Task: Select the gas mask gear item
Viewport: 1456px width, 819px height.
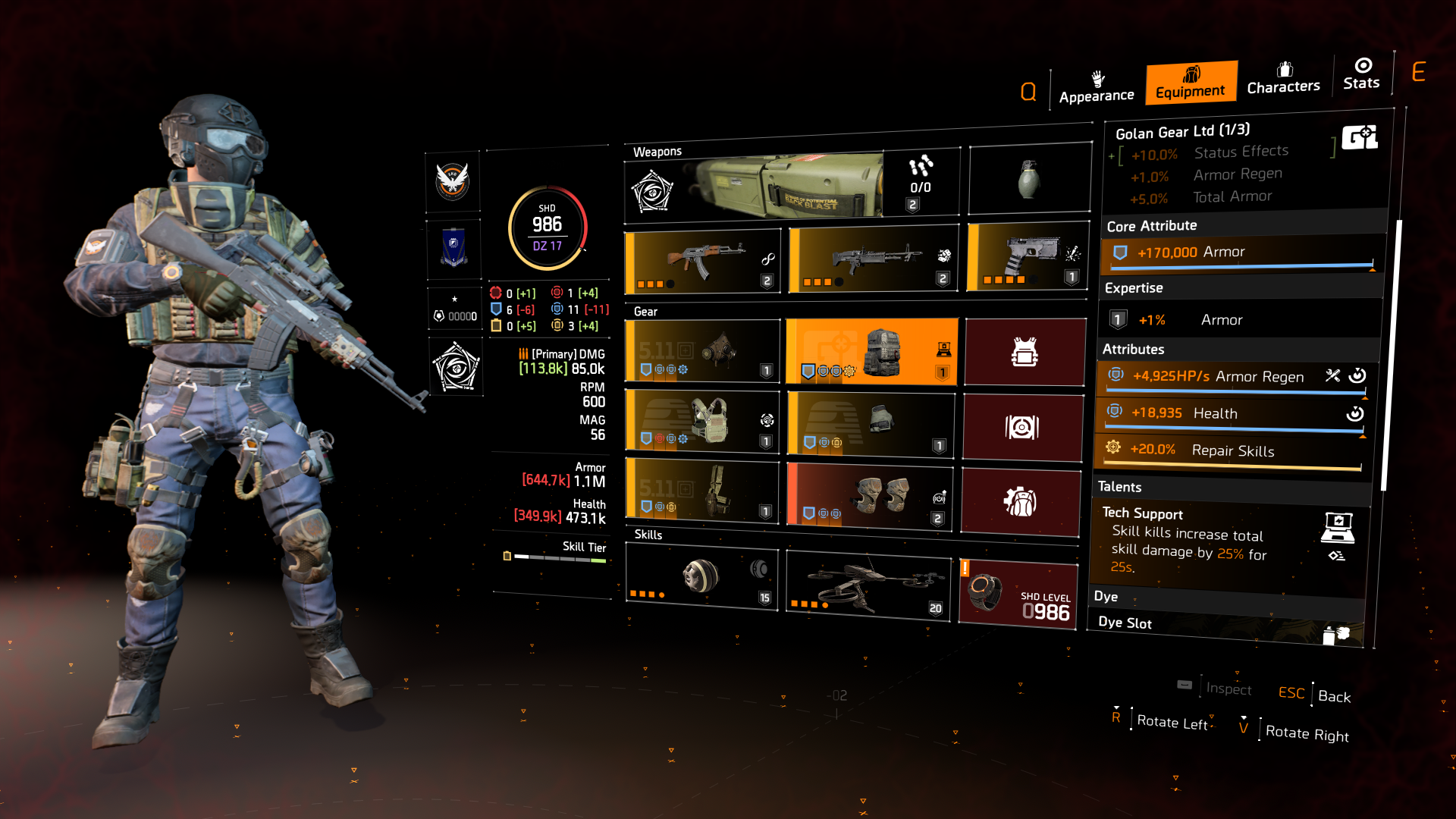Action: click(701, 351)
